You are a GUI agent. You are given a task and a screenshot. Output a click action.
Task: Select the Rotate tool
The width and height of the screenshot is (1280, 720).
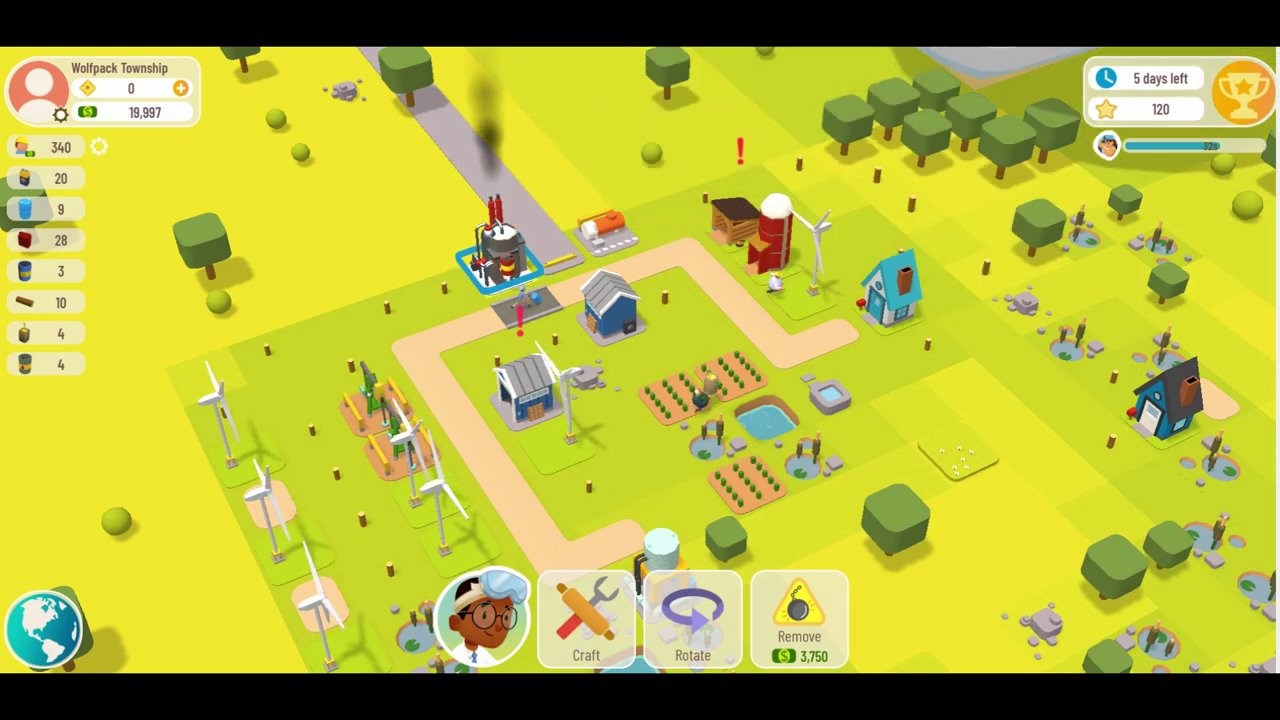pos(693,620)
